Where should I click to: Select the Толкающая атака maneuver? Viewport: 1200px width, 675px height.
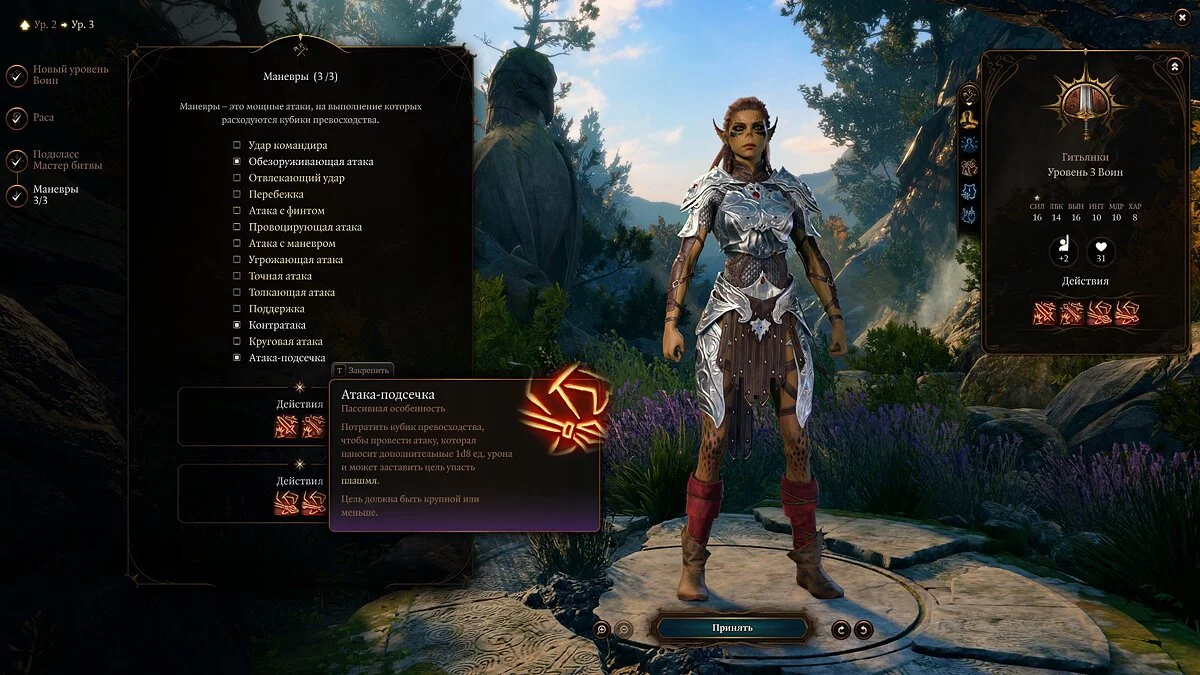[237, 292]
